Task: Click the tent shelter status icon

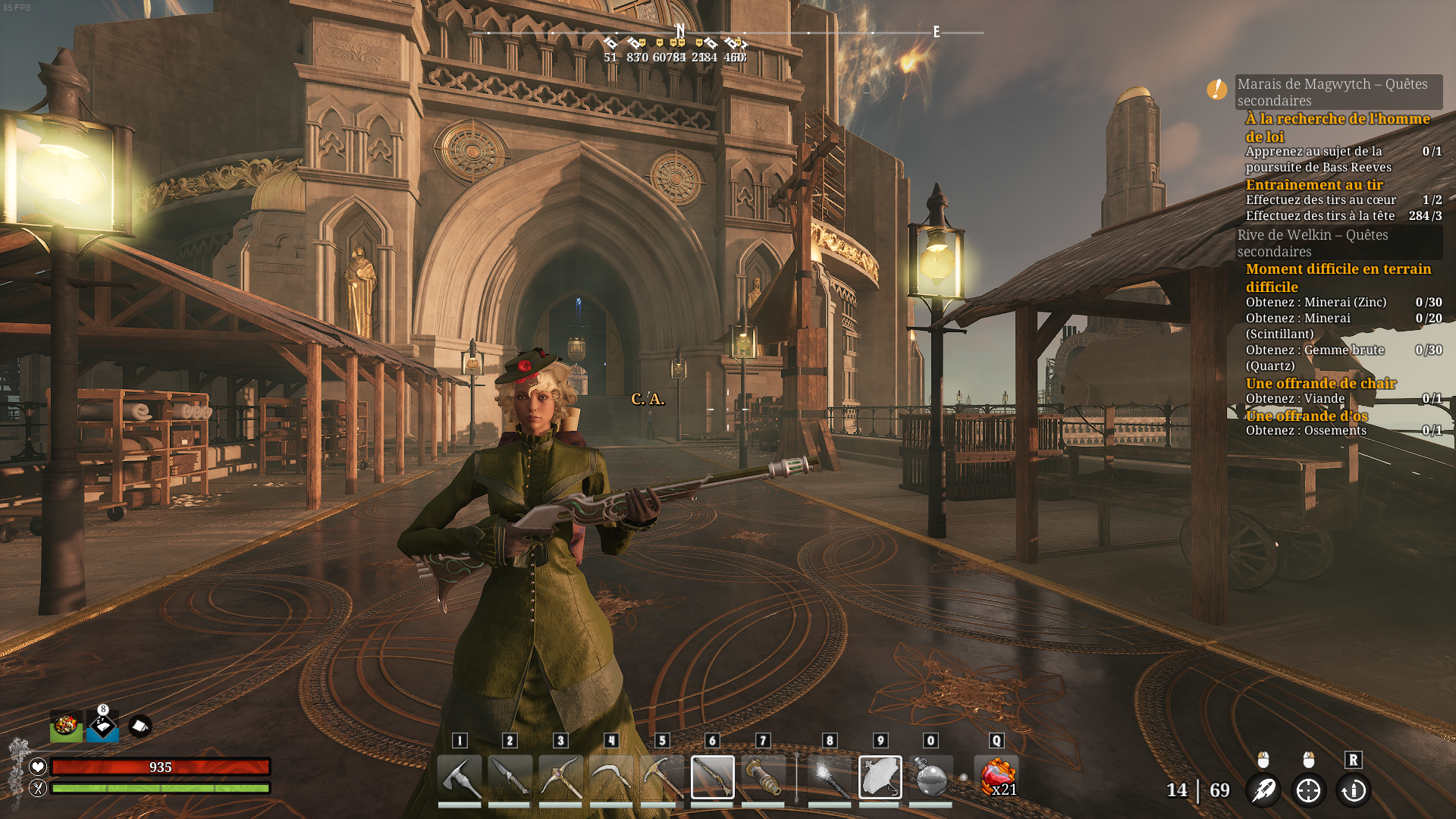Action: [x=140, y=726]
